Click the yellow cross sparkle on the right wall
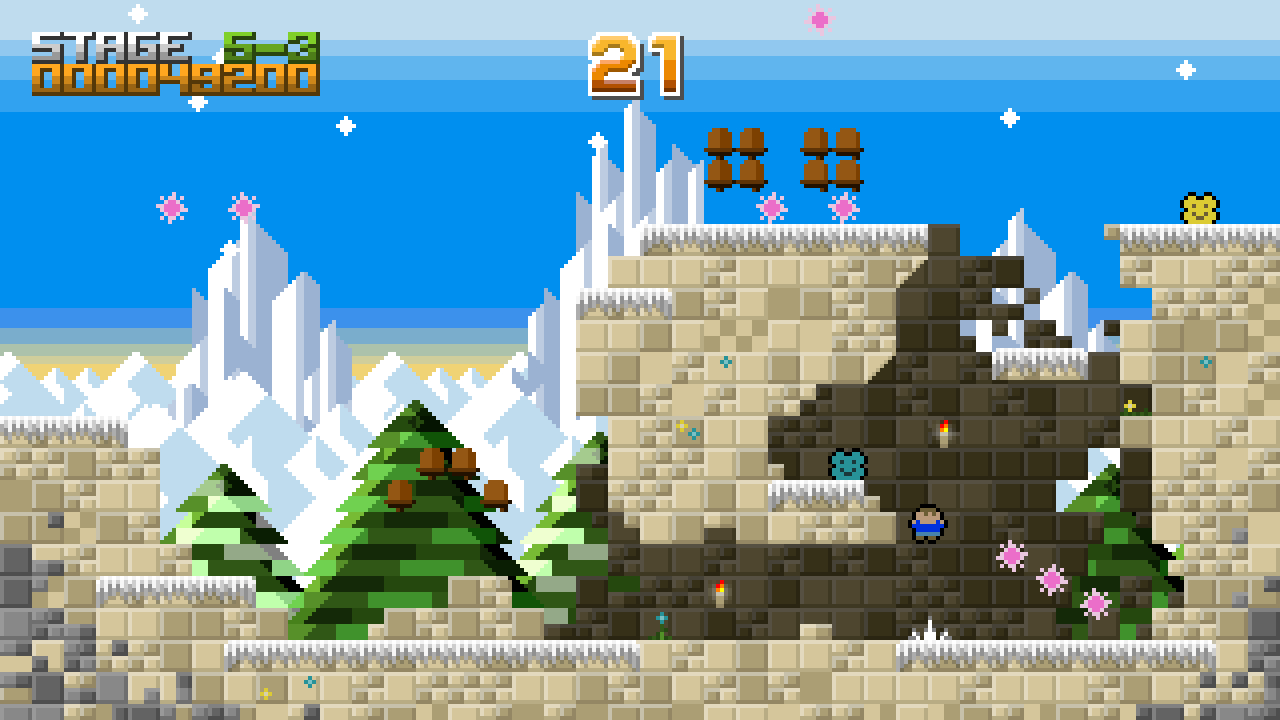The image size is (1280, 720). [1128, 406]
